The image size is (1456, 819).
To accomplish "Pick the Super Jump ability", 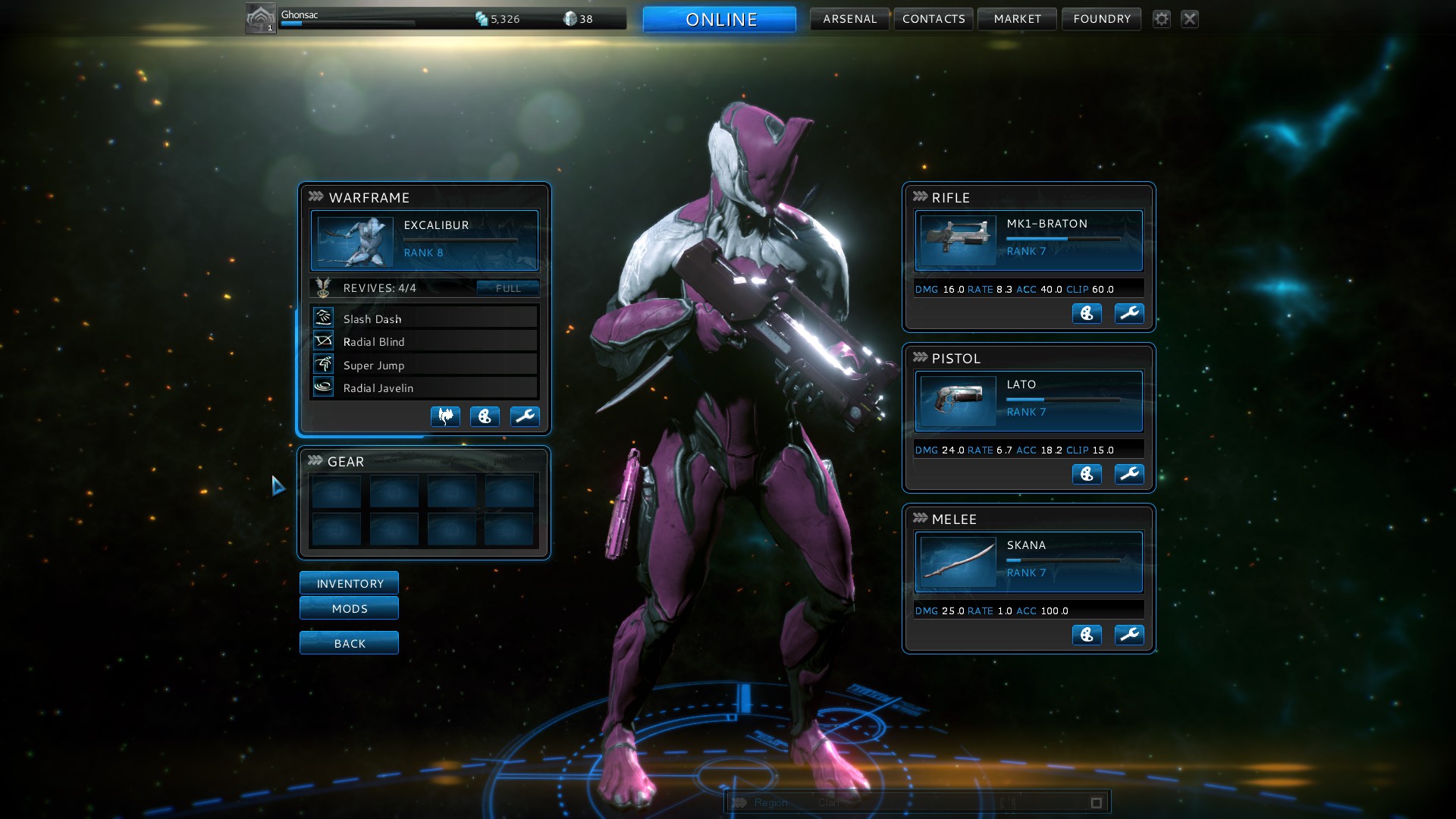I will 424,365.
